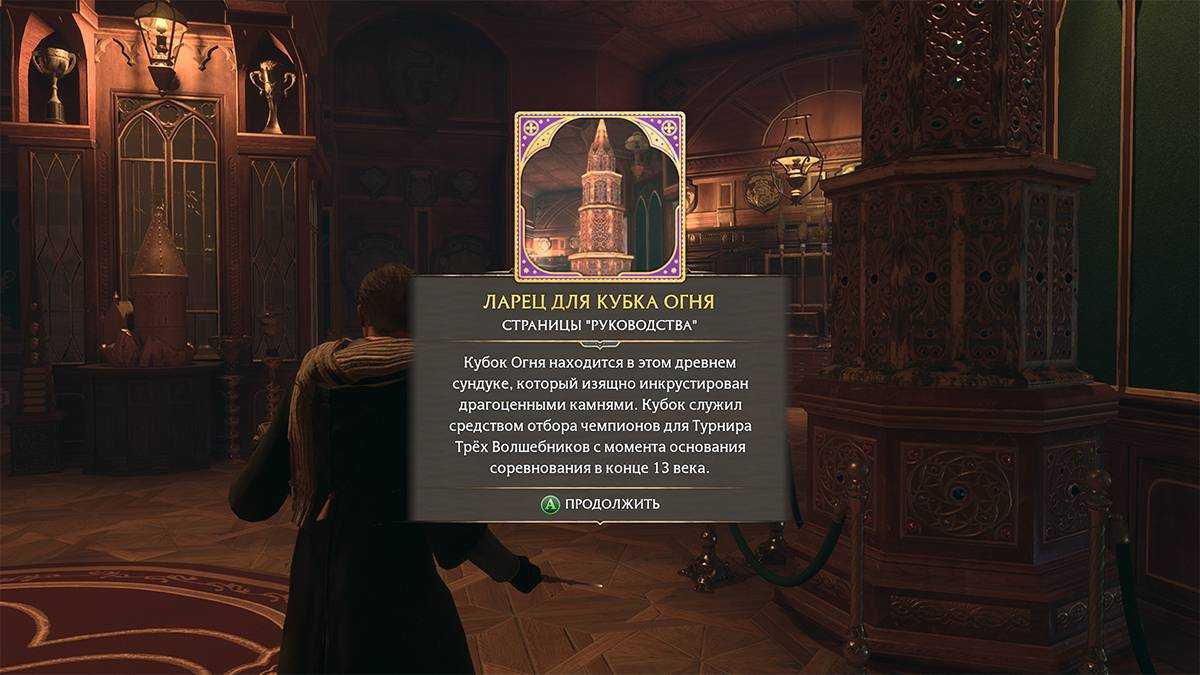Select the Goblet of Fire casket thumbnail
The image size is (1200, 675).
point(600,196)
